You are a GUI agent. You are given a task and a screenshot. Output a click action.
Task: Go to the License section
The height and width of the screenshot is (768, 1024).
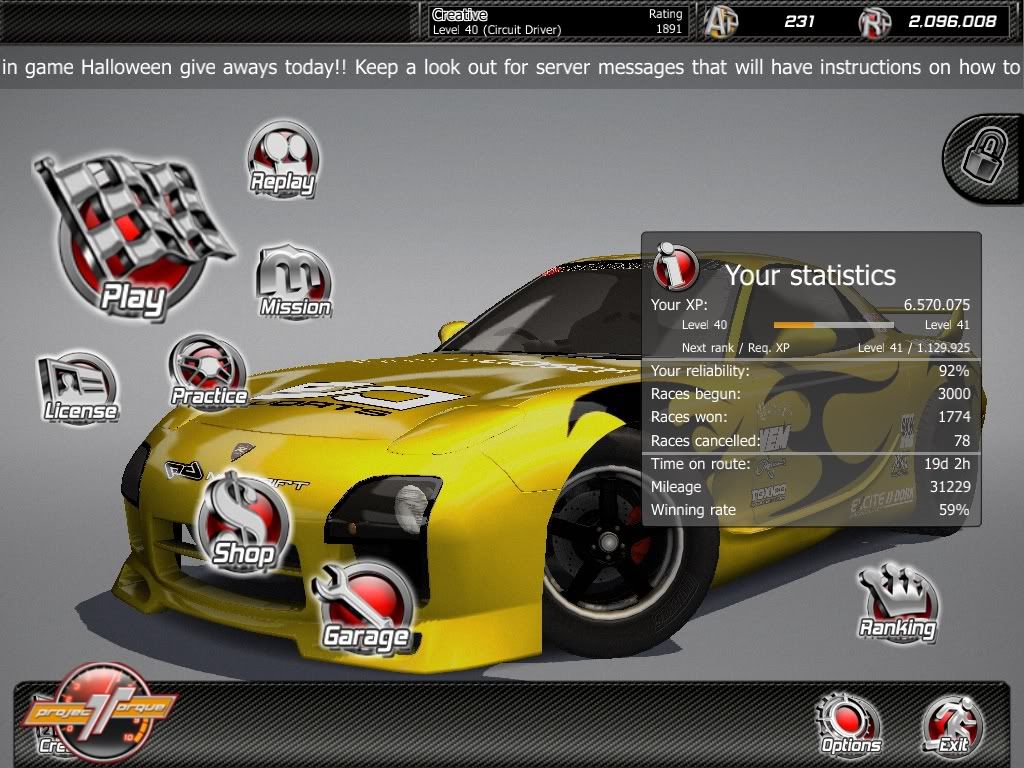79,387
